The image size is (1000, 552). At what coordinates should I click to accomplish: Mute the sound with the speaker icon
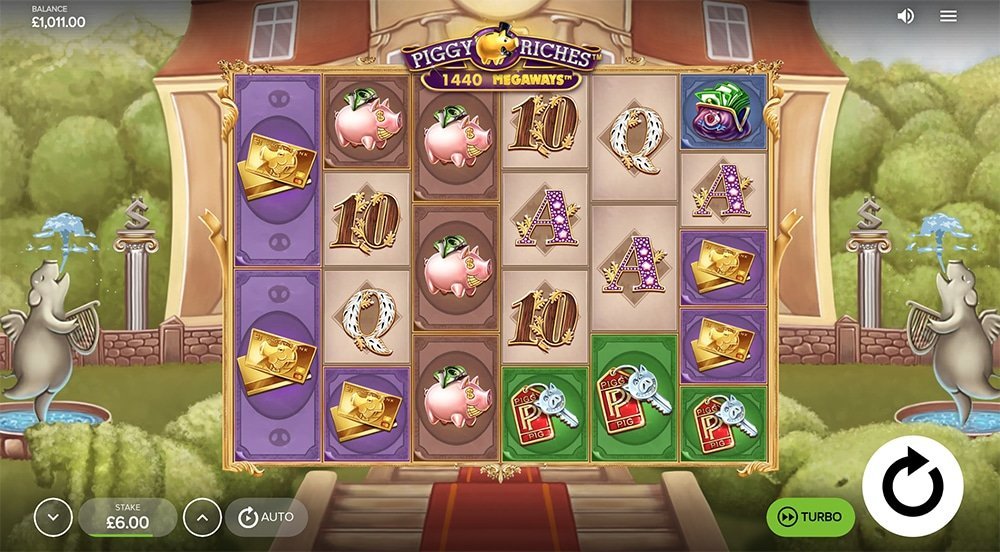tap(906, 16)
